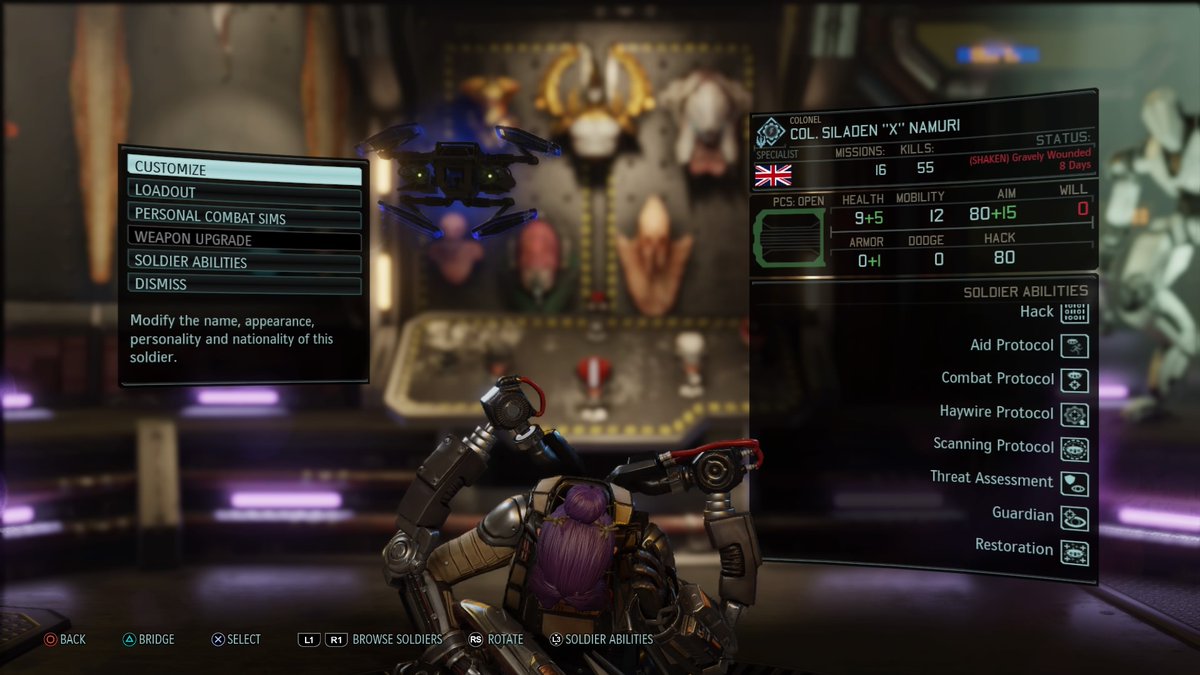Click the Guardian ability icon

[1075, 516]
